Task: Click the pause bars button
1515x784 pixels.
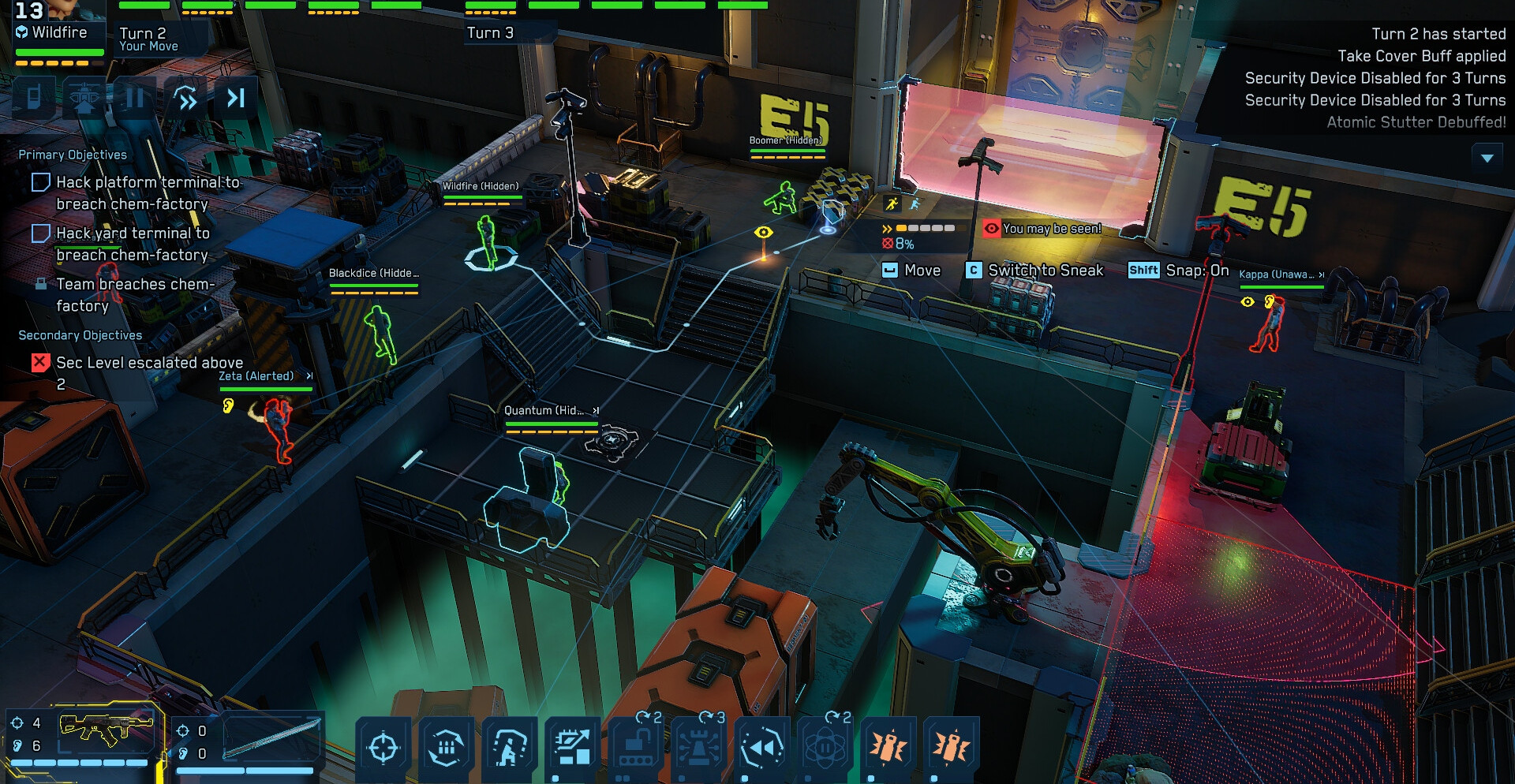Action: click(135, 98)
